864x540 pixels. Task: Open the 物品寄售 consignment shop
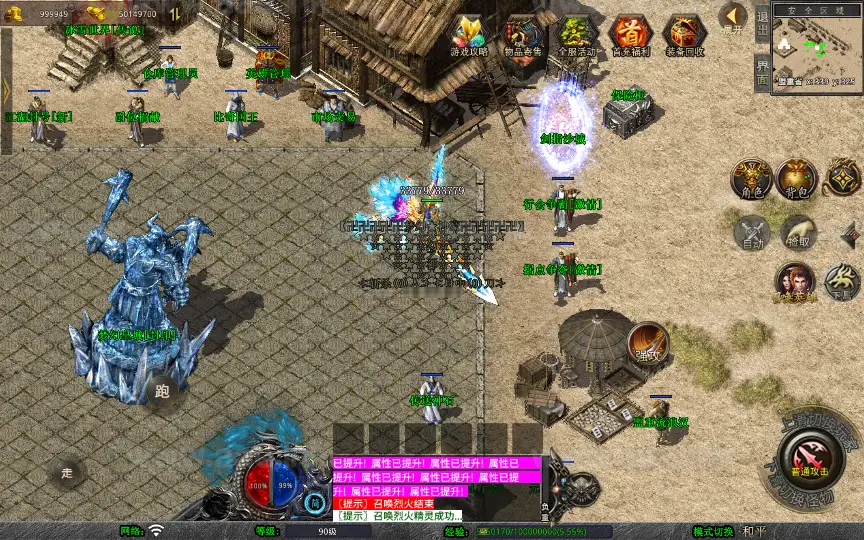[523, 36]
